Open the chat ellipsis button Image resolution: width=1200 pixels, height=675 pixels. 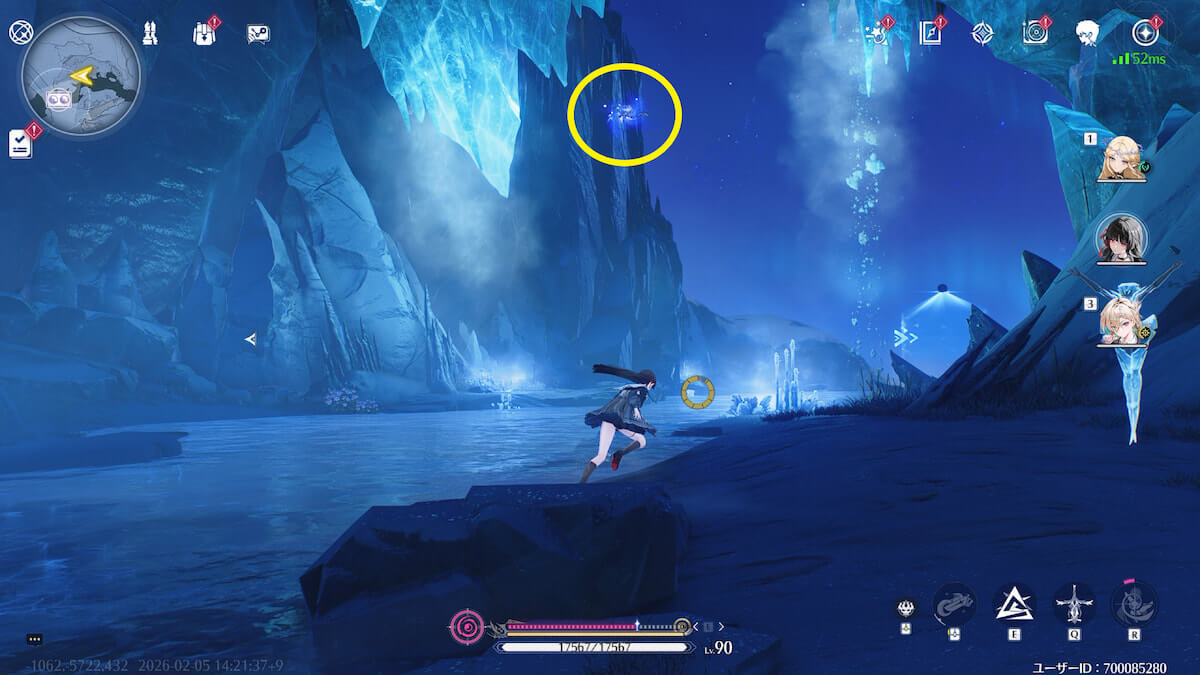click(35, 639)
